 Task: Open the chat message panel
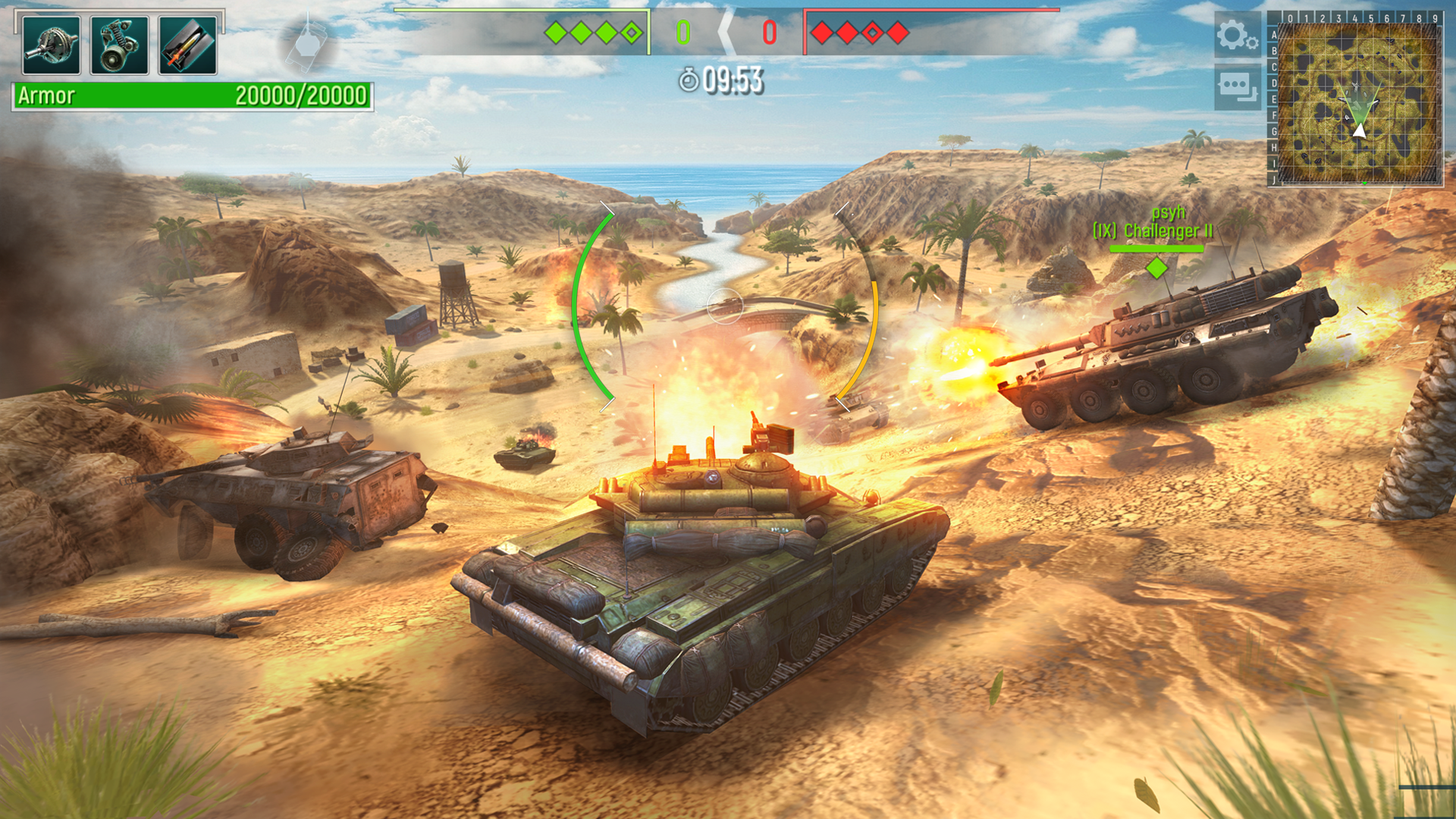[x=1237, y=87]
